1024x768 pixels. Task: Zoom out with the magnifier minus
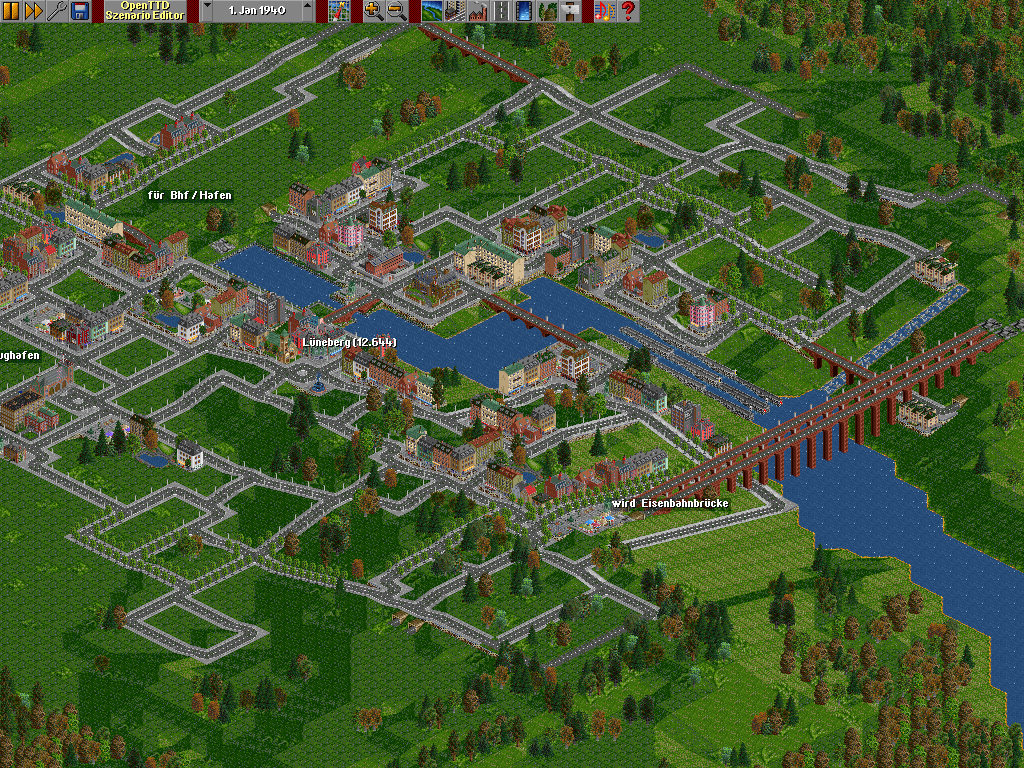point(396,11)
